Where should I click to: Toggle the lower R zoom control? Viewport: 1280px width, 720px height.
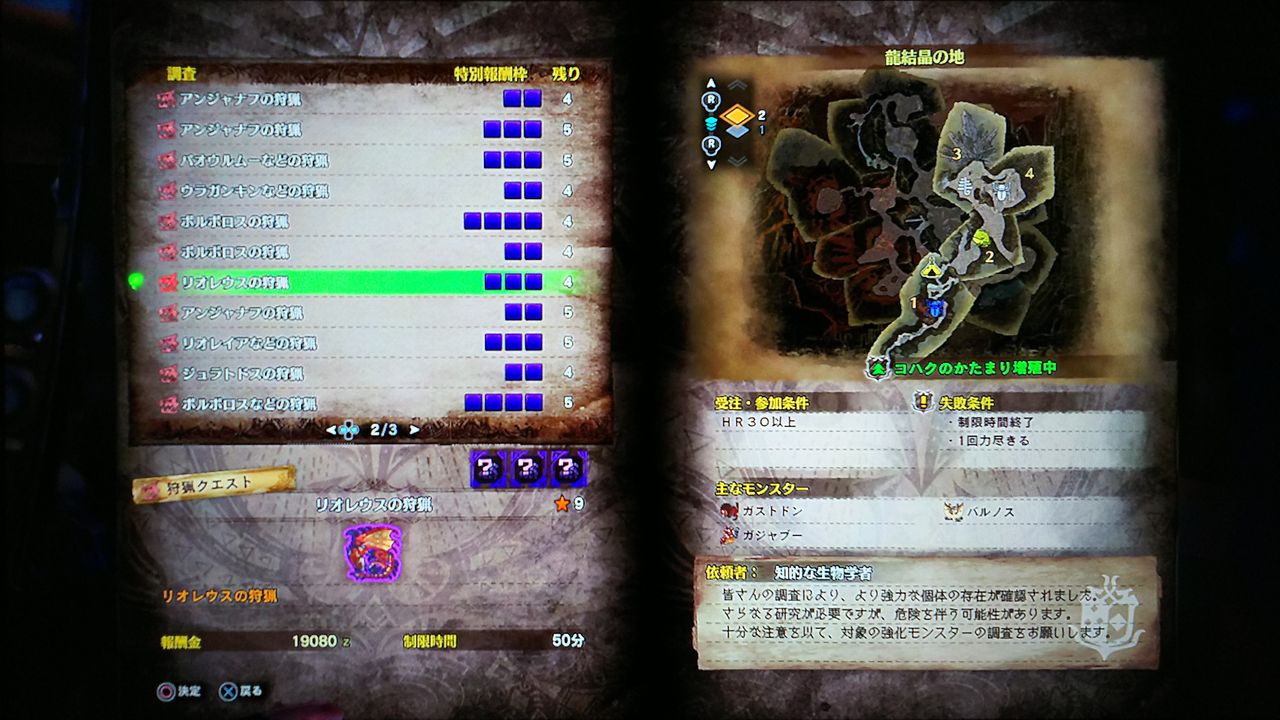click(x=710, y=144)
